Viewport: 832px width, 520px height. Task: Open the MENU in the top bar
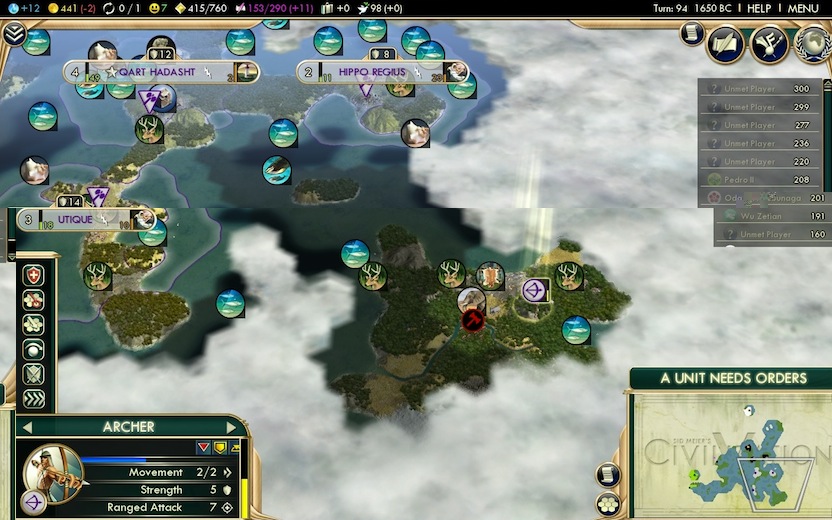click(803, 8)
